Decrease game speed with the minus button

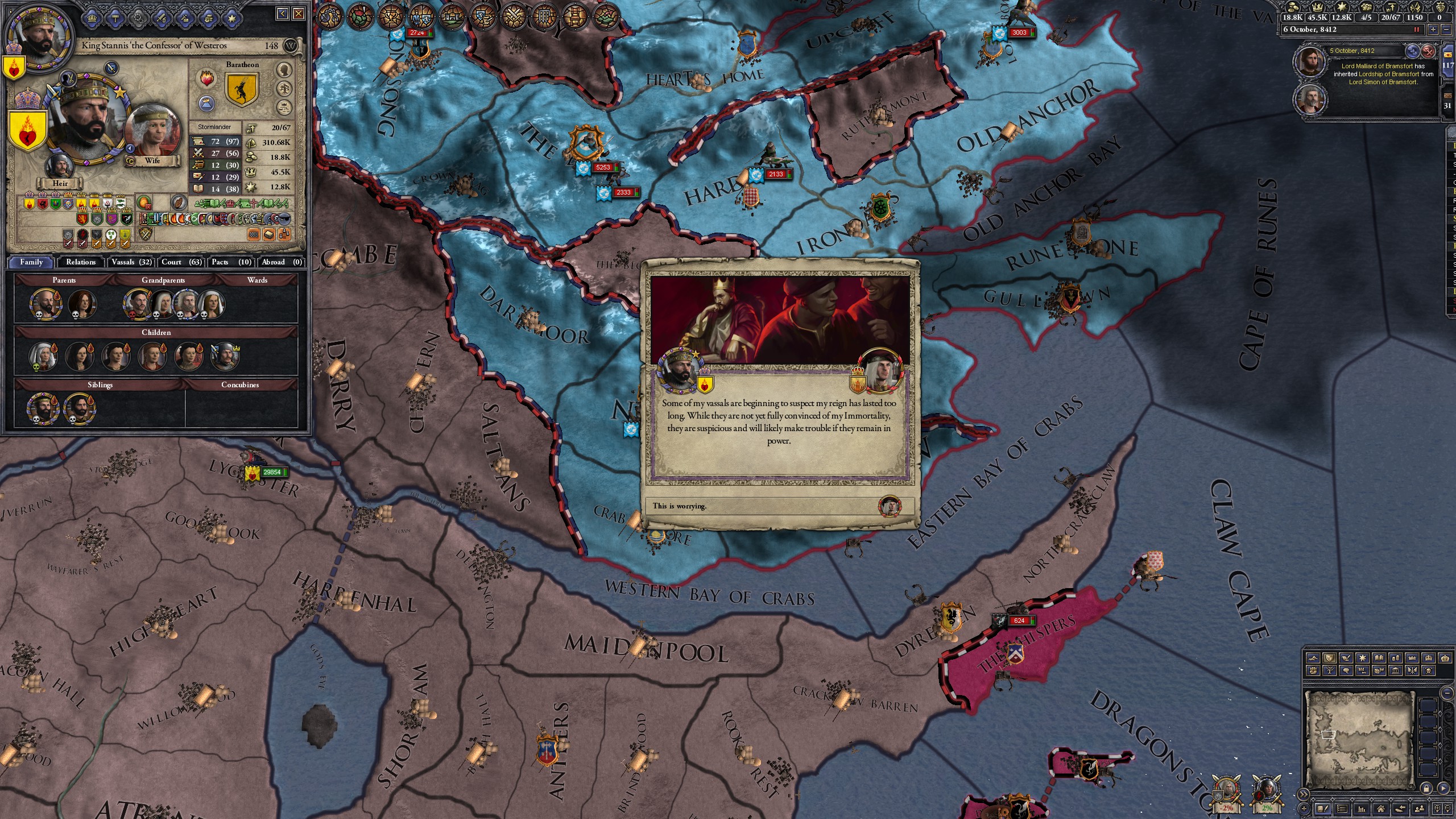[1447, 30]
